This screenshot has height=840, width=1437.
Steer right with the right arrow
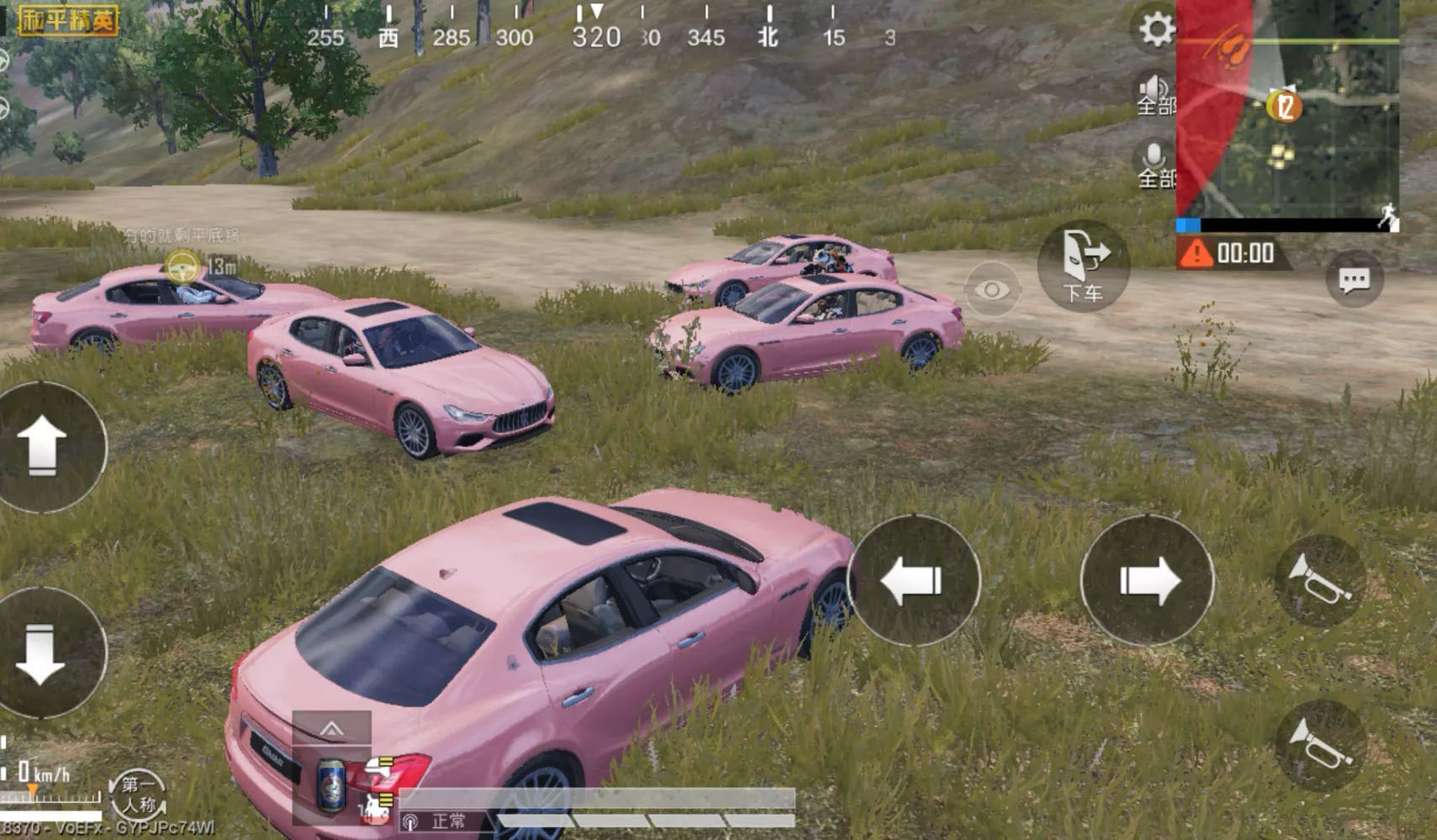point(1147,580)
